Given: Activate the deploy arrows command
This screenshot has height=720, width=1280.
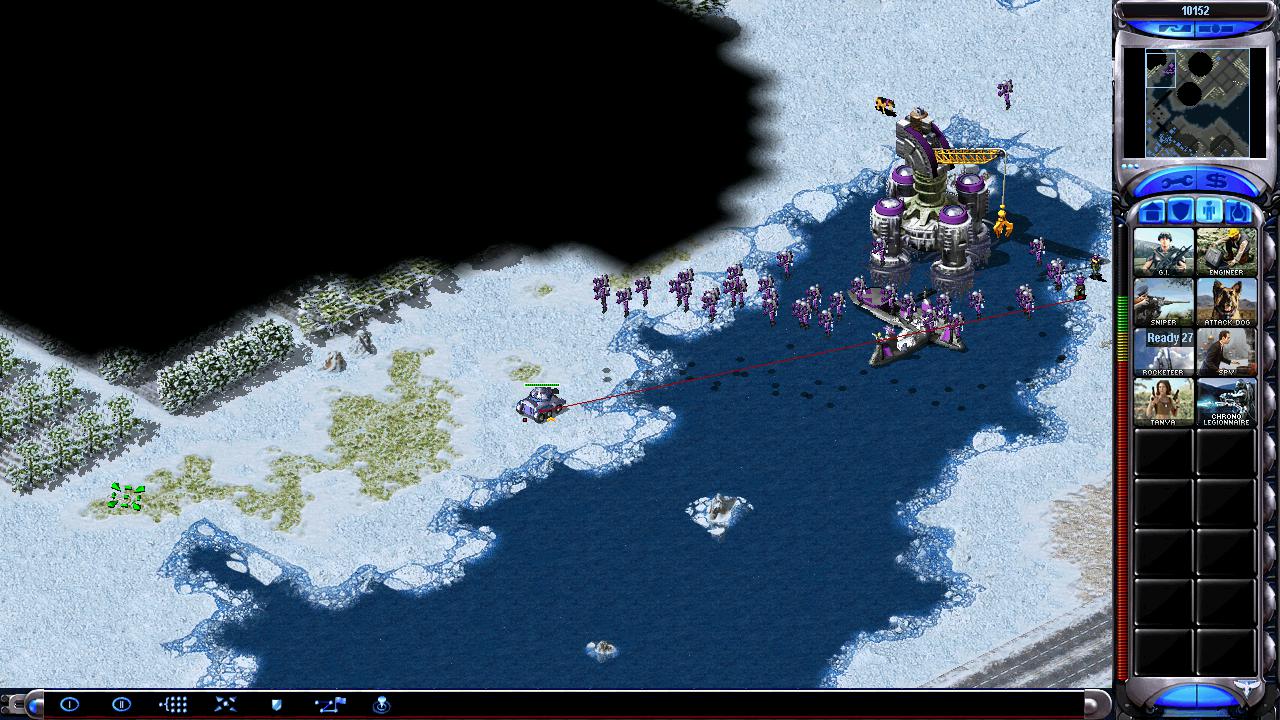Looking at the screenshot, I should (225, 705).
